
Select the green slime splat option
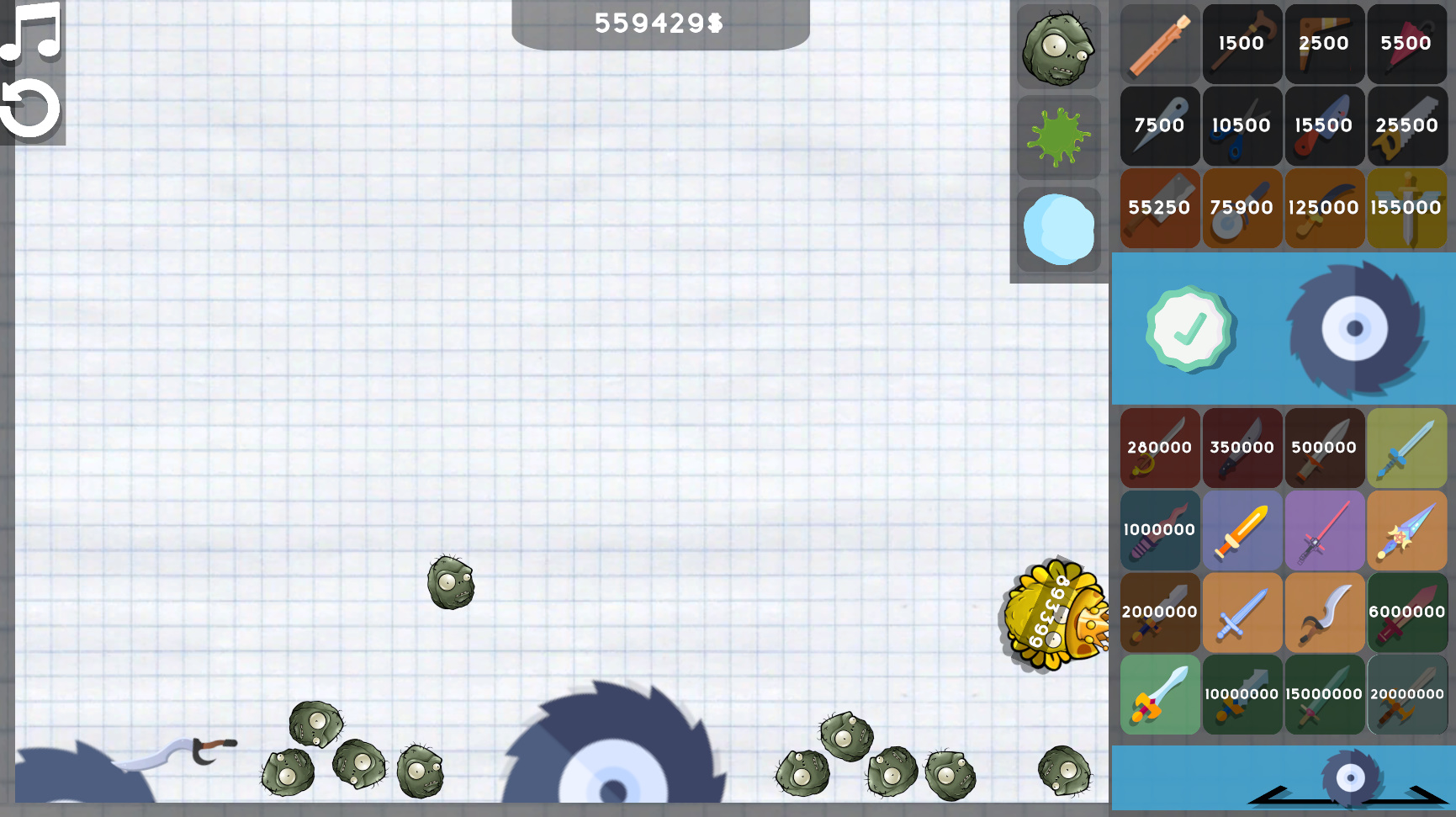tap(1058, 137)
